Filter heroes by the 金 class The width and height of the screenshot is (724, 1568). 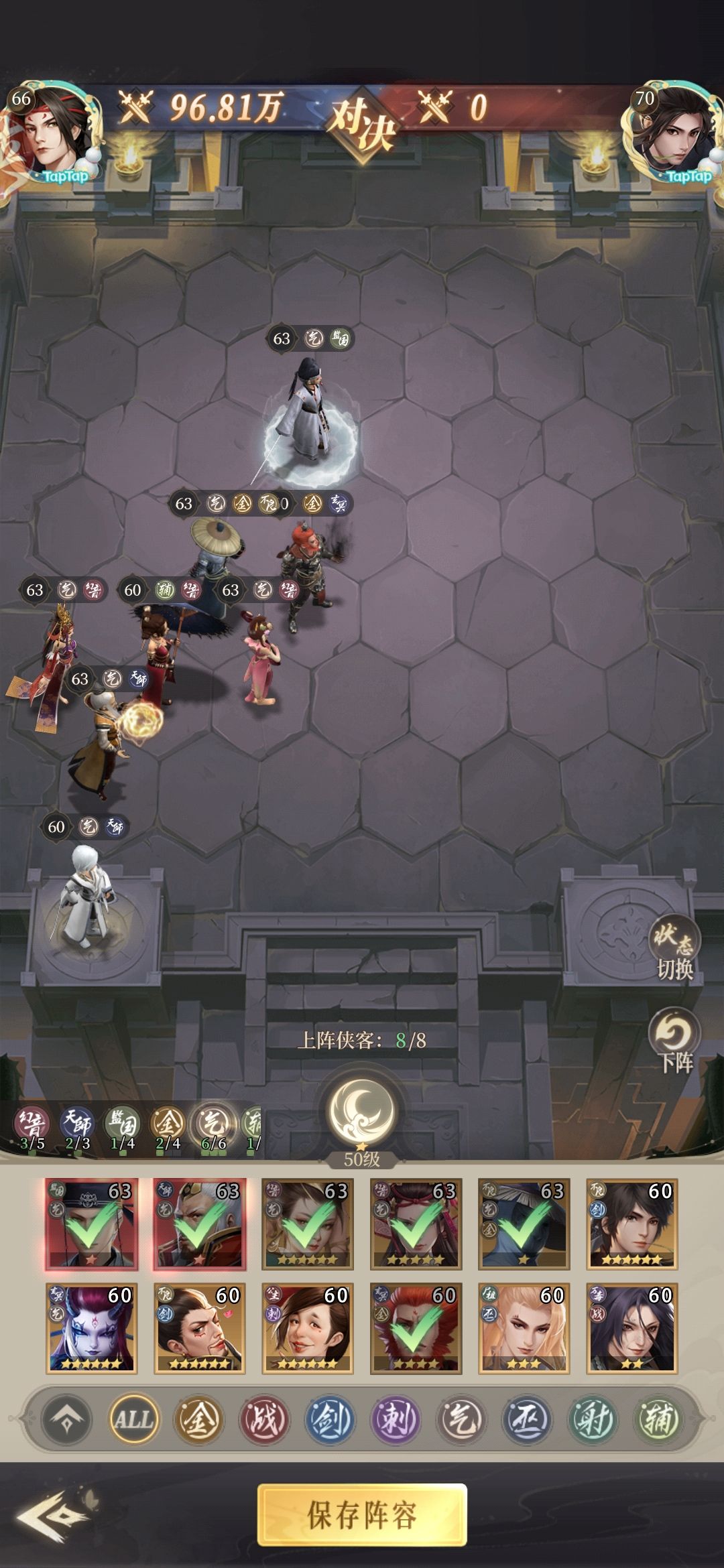[x=198, y=1419]
